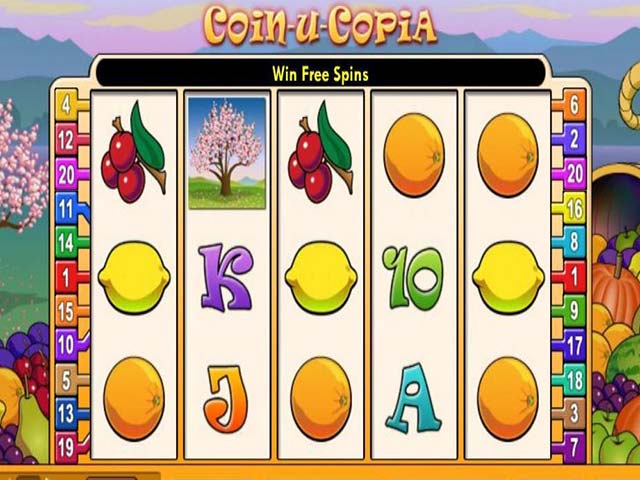This screenshot has width=640, height=480.
Task: Select payline 19 marker
Action: click(67, 448)
